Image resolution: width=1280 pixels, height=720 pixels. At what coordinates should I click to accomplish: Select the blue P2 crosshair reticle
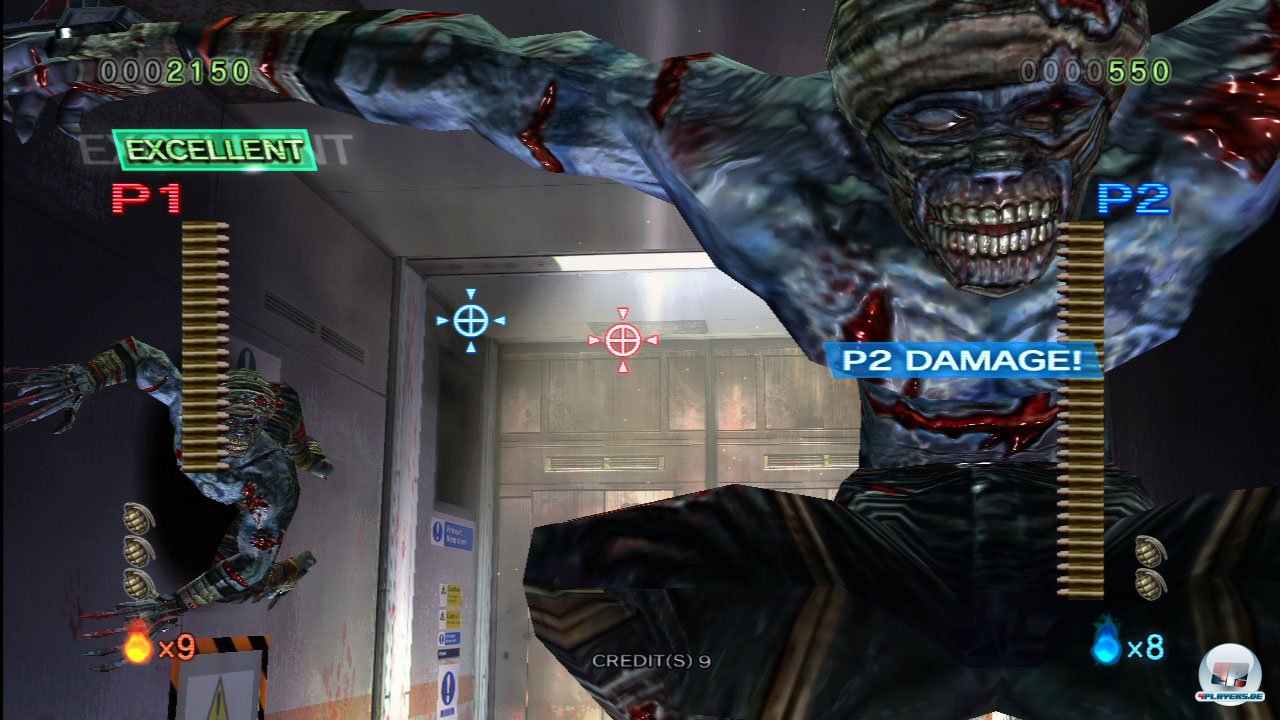(x=471, y=321)
